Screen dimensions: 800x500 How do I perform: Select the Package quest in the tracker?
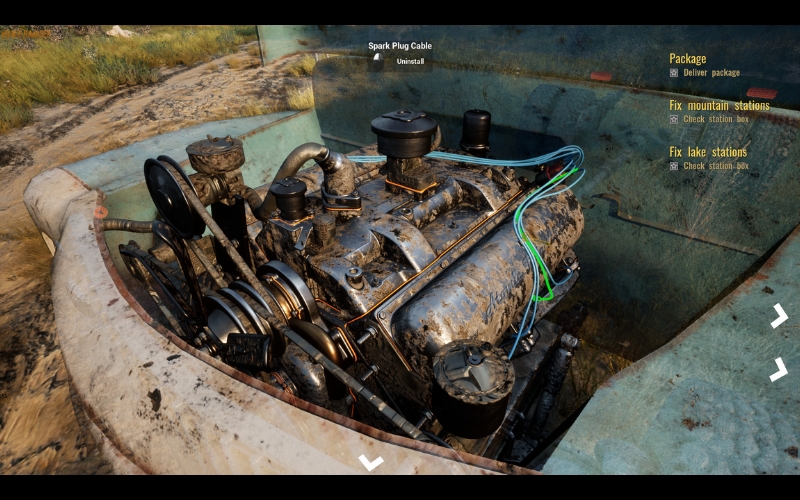[688, 59]
